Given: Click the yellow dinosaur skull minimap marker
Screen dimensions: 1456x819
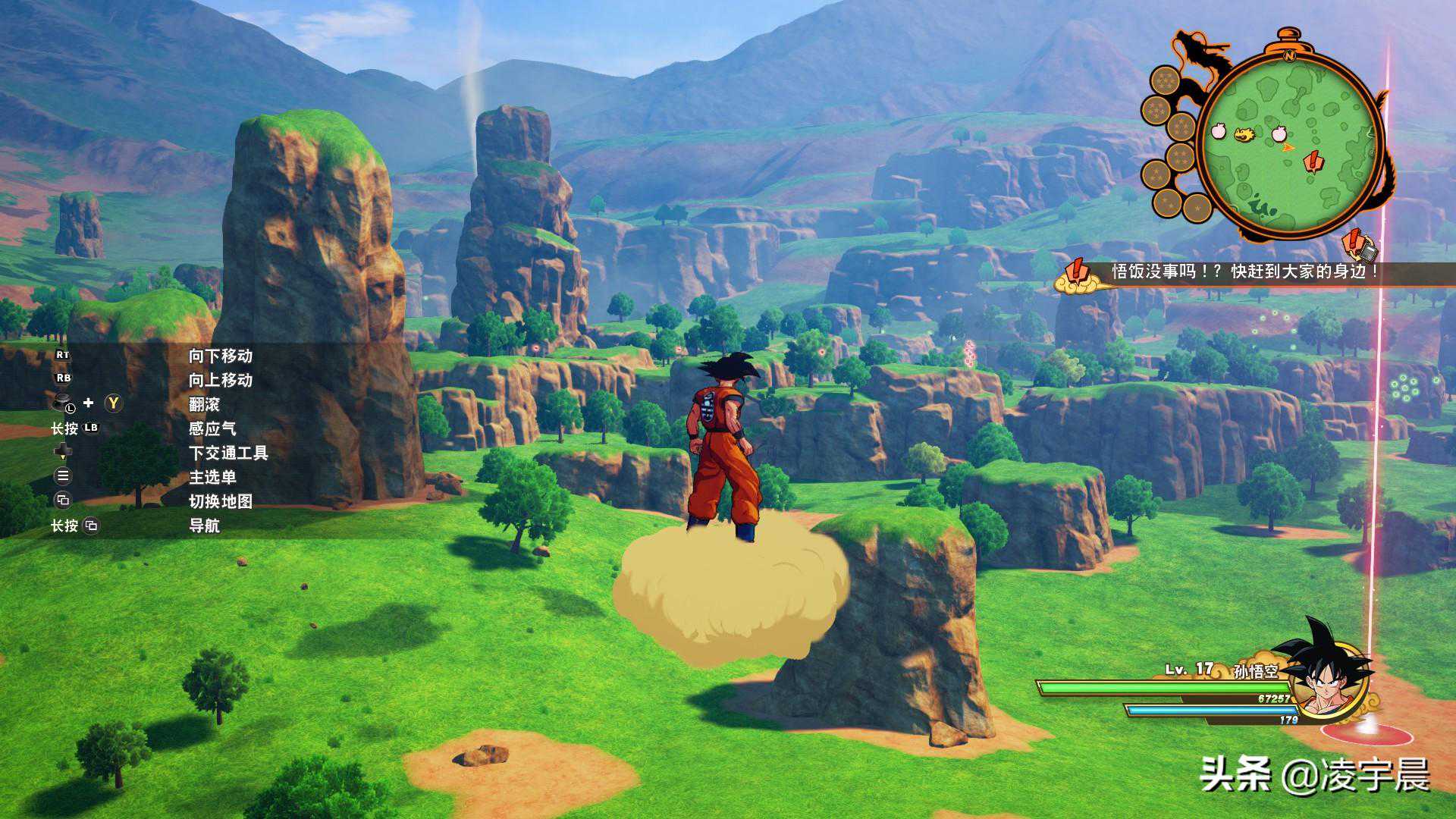Looking at the screenshot, I should click(x=1244, y=135).
